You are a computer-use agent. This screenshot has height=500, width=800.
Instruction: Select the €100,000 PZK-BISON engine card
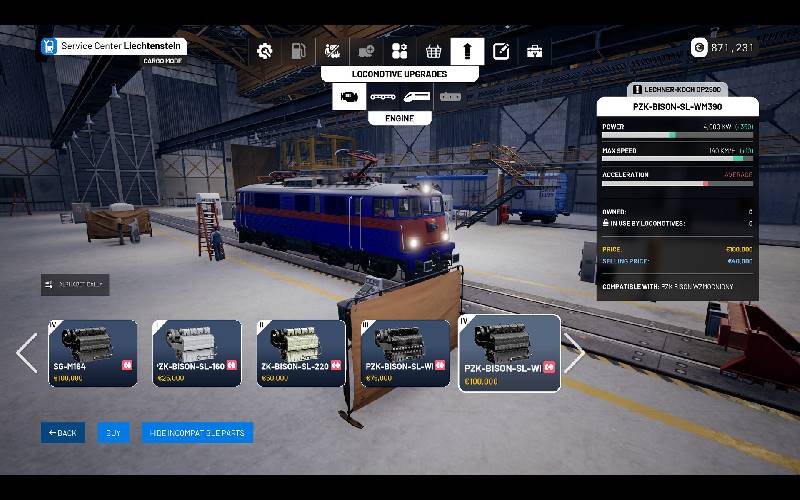click(510, 354)
